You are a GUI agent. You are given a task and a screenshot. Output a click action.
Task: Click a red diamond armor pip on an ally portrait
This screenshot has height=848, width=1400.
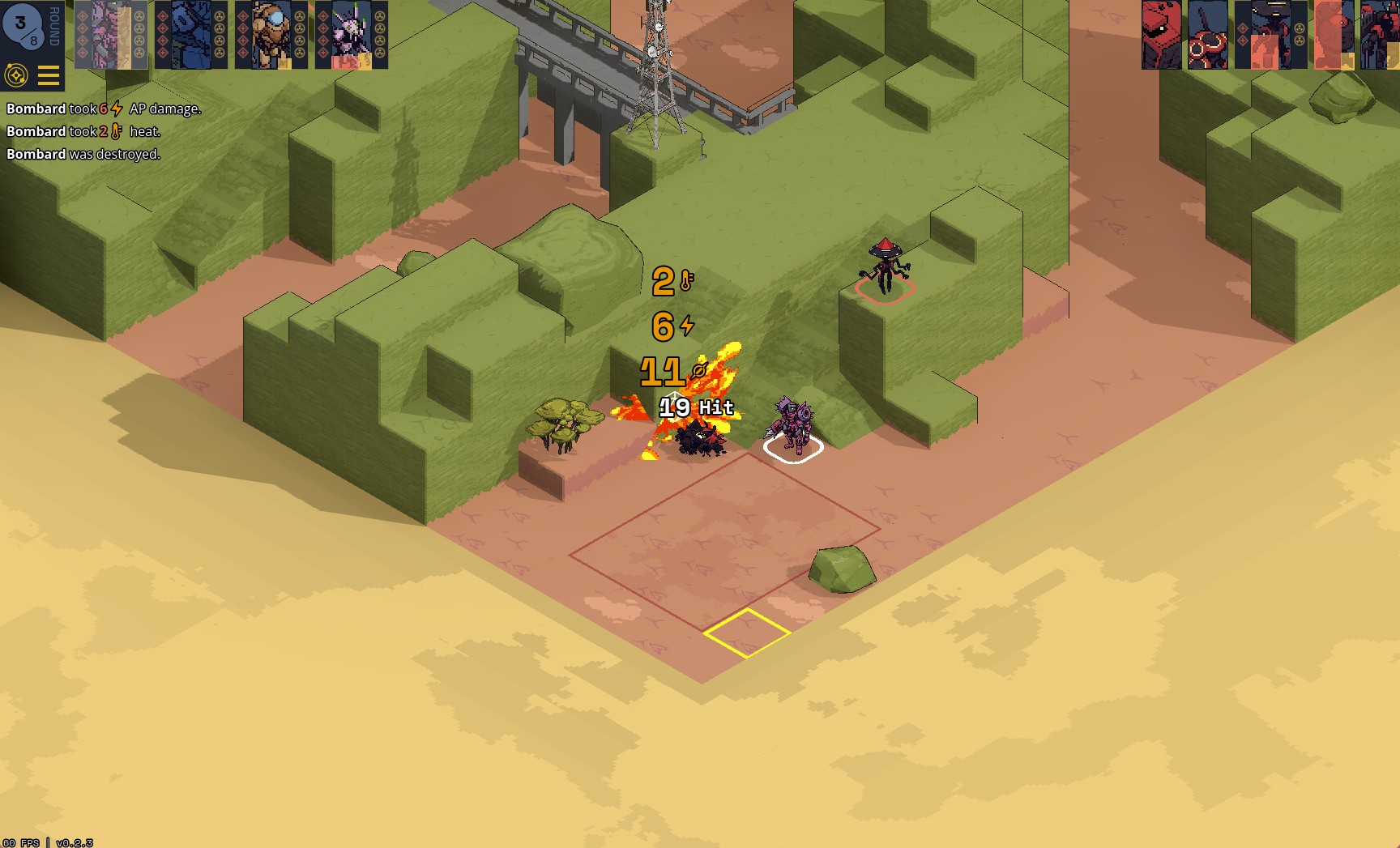(x=82, y=17)
